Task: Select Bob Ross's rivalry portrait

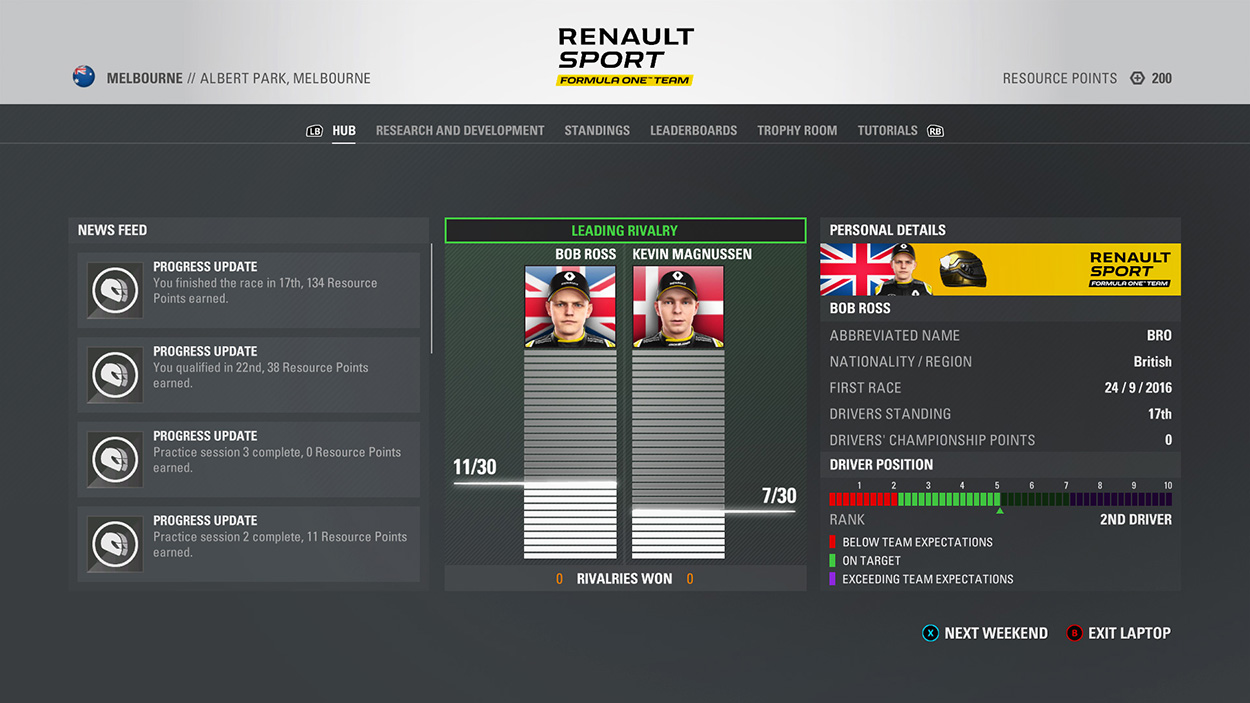Action: (x=570, y=307)
